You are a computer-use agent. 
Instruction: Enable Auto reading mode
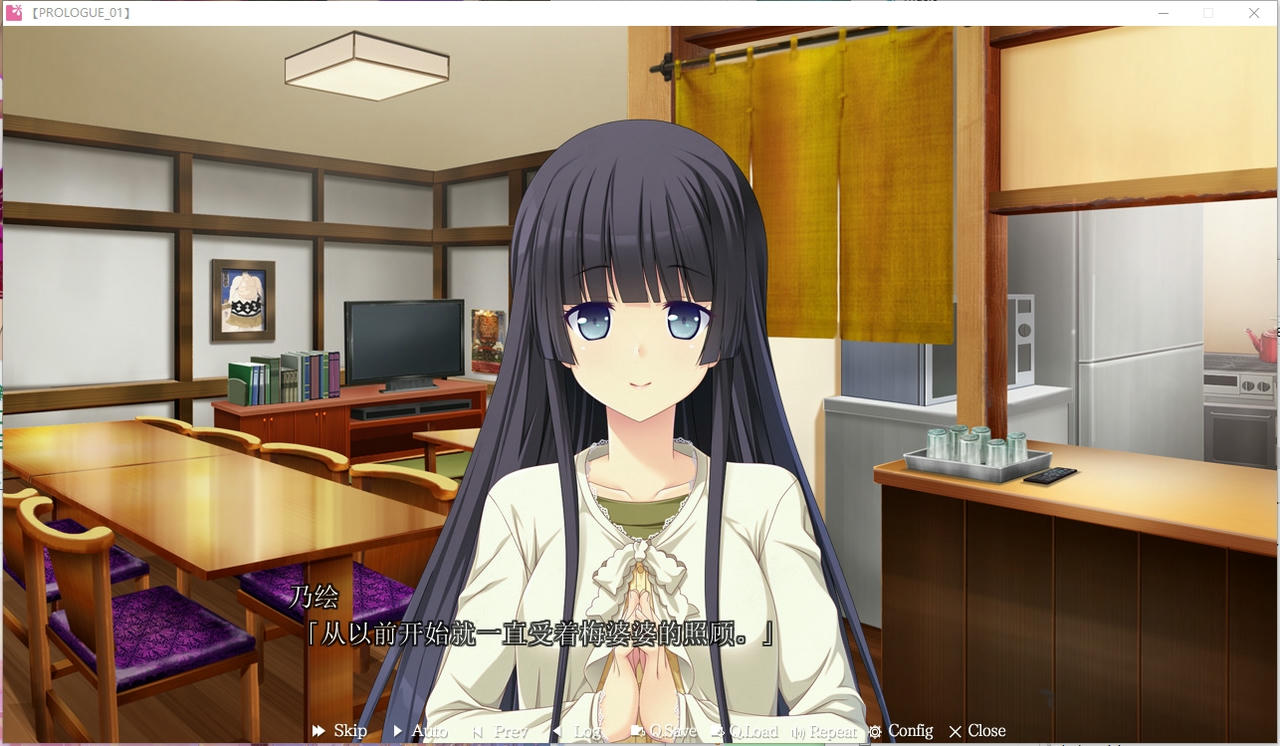coord(428,731)
